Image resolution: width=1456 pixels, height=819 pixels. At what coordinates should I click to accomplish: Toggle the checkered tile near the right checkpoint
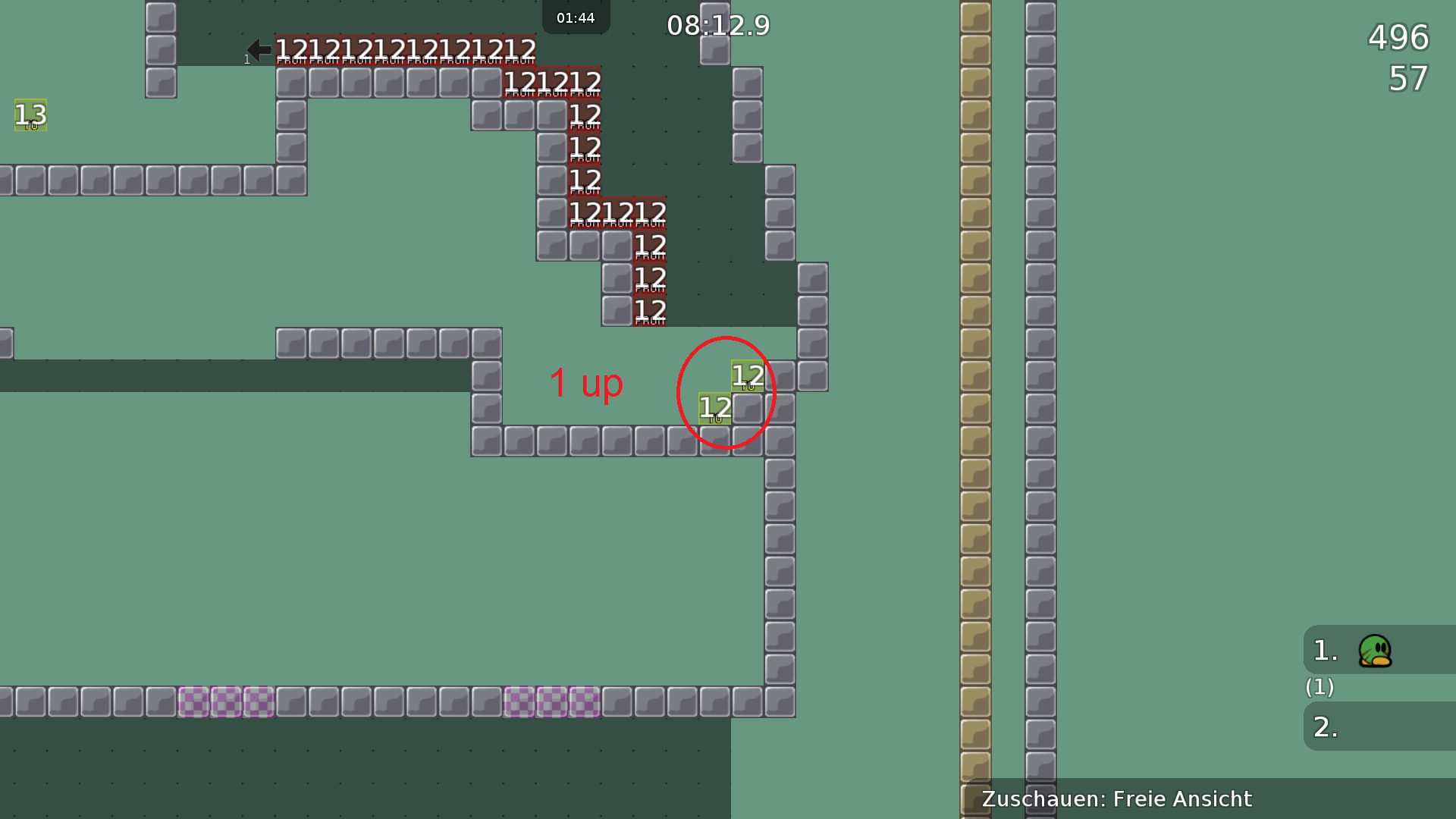(550, 702)
